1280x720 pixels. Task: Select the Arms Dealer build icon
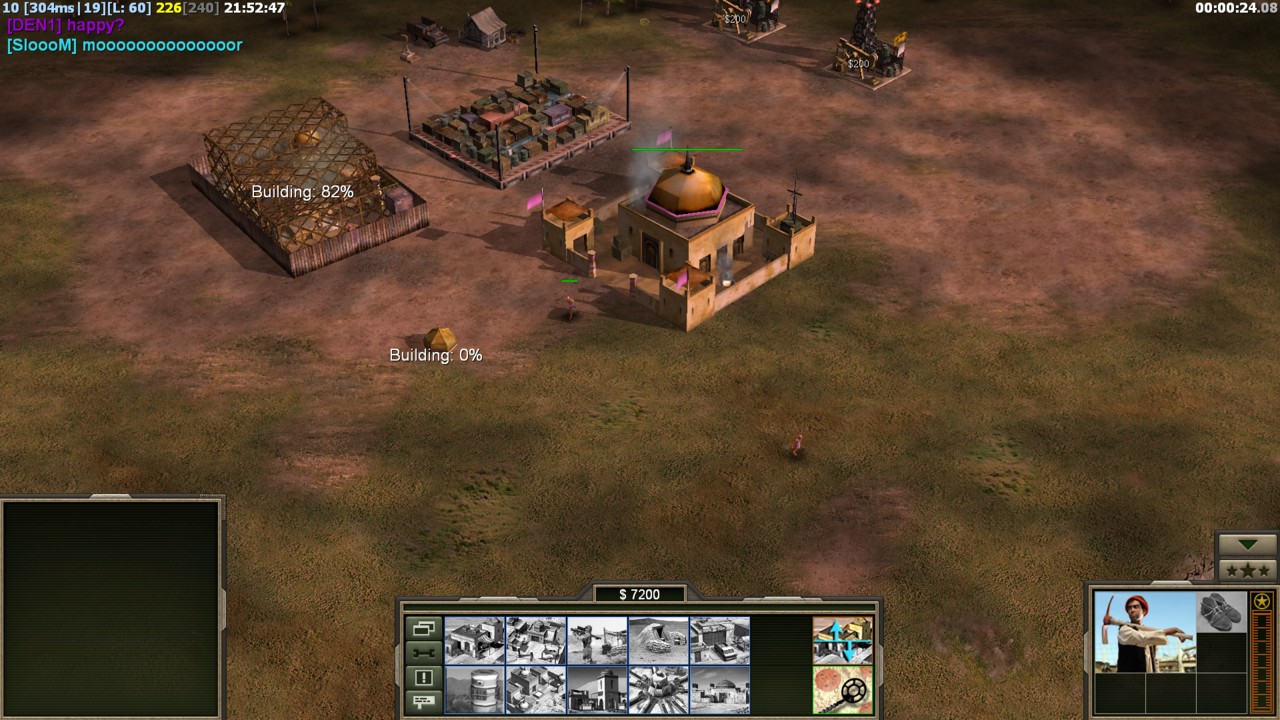[720, 640]
